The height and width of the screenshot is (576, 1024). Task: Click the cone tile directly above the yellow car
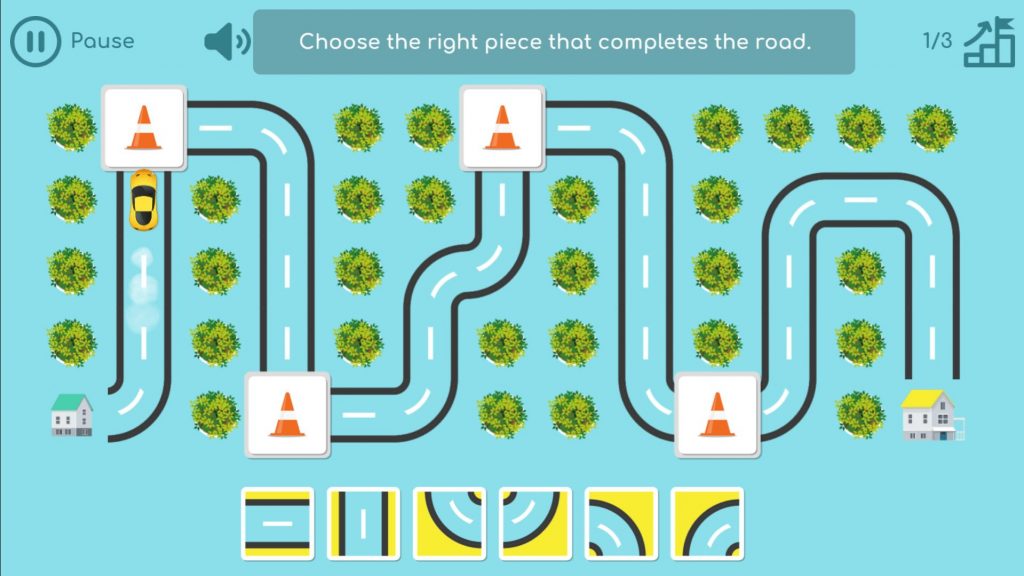click(144, 128)
